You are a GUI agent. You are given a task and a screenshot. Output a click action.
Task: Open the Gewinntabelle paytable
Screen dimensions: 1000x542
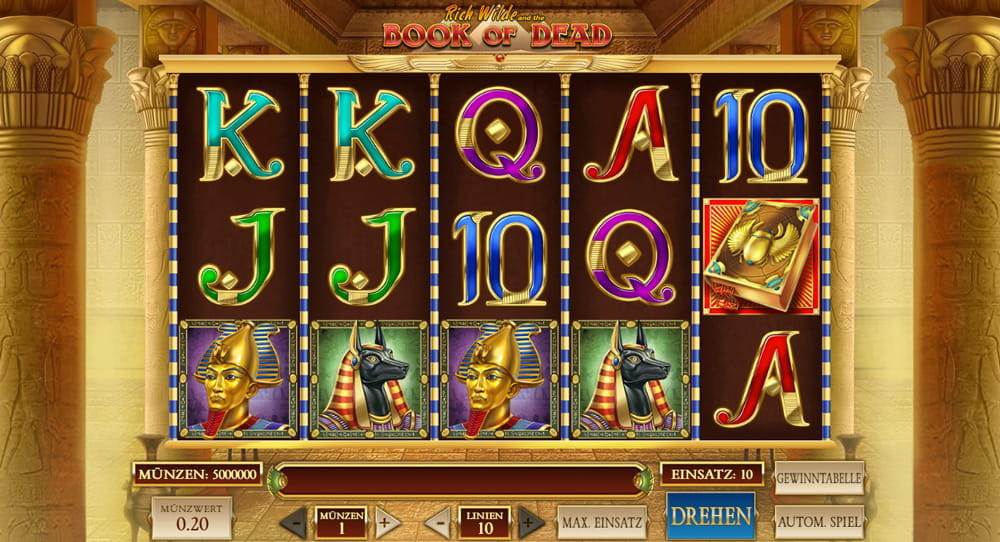(x=818, y=478)
